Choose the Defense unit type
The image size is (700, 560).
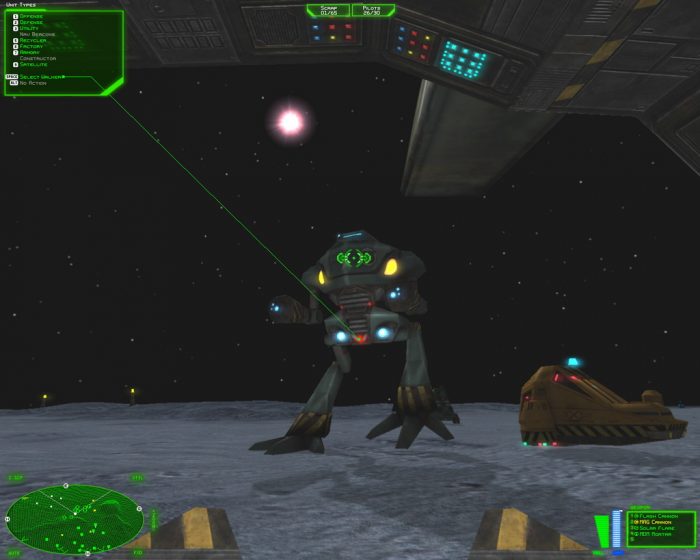coord(30,23)
